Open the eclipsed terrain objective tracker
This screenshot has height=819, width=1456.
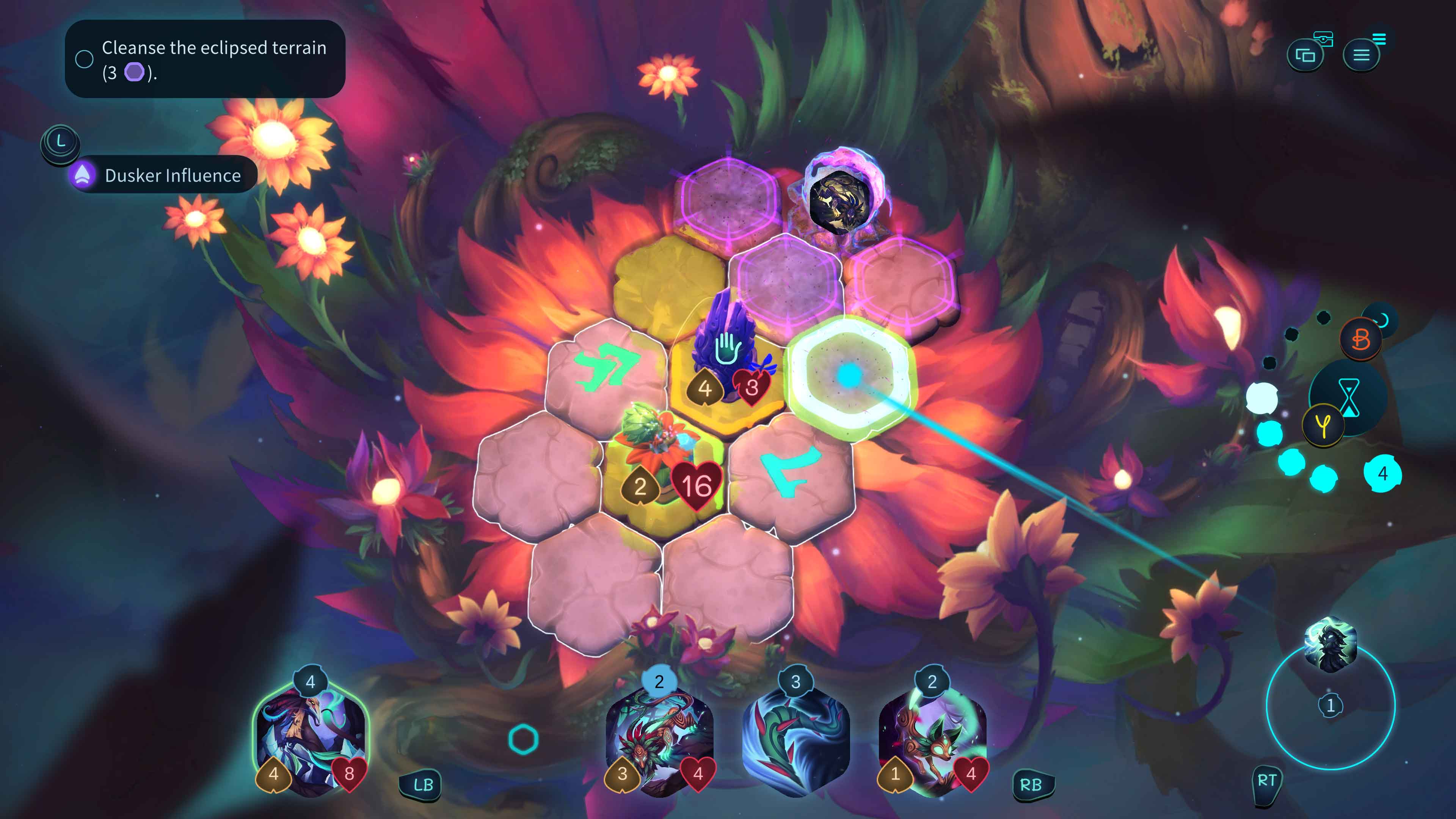(x=205, y=59)
